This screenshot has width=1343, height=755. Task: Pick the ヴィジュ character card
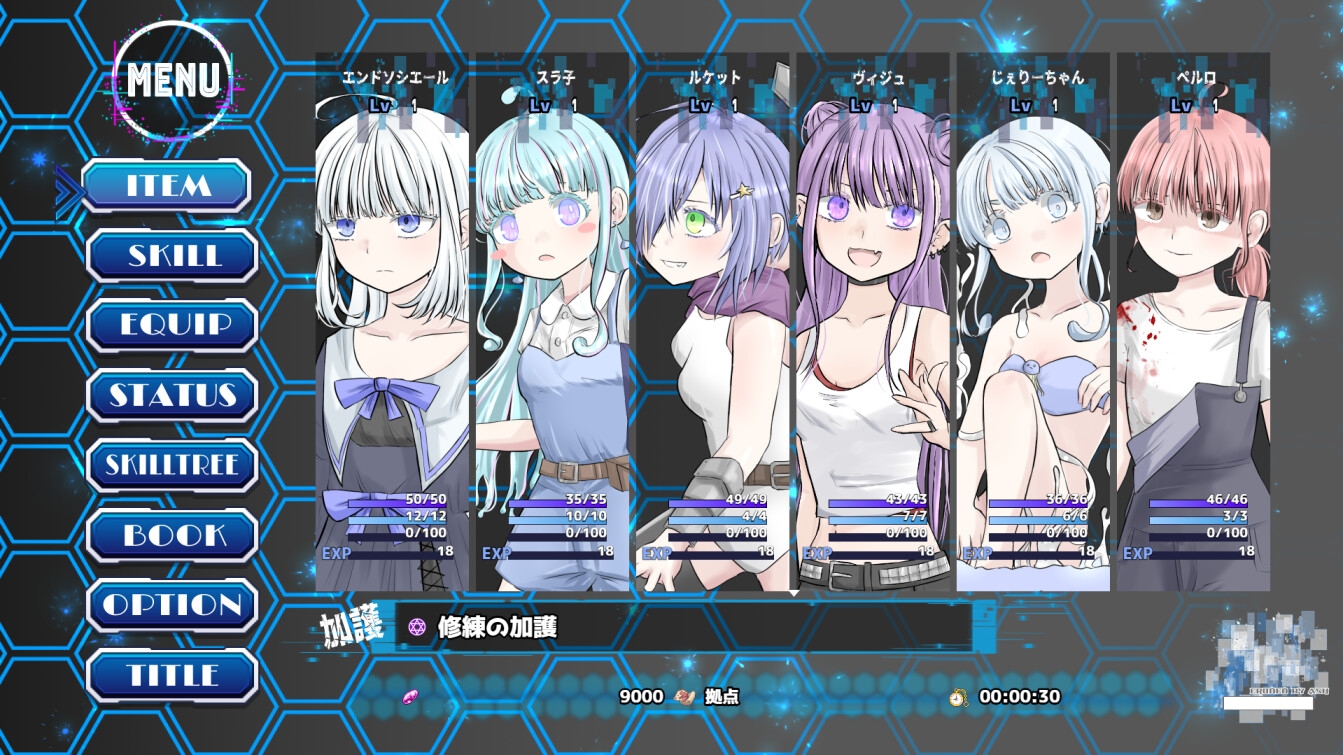tap(873, 320)
